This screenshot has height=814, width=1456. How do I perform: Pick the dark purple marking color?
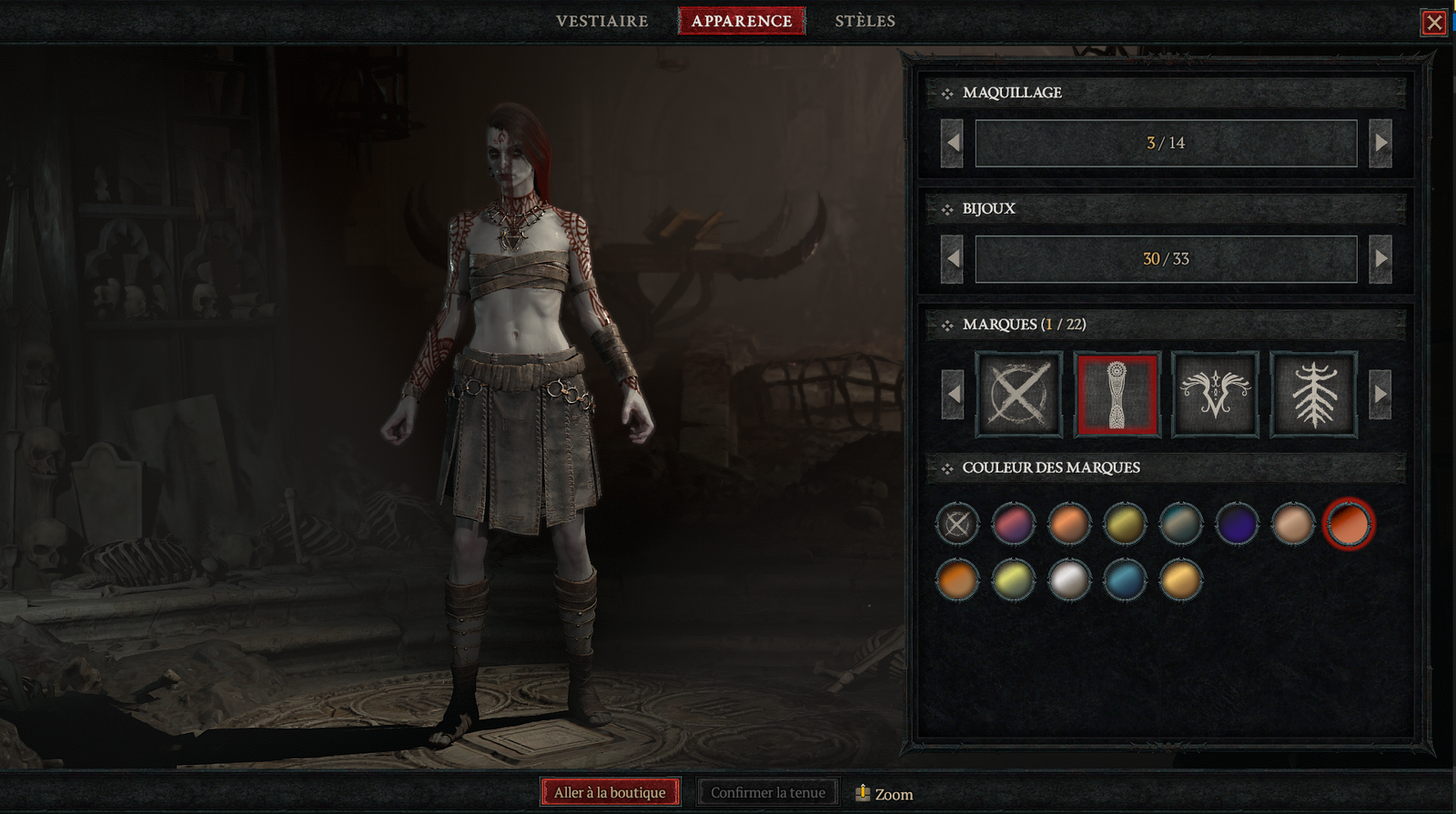1237,524
